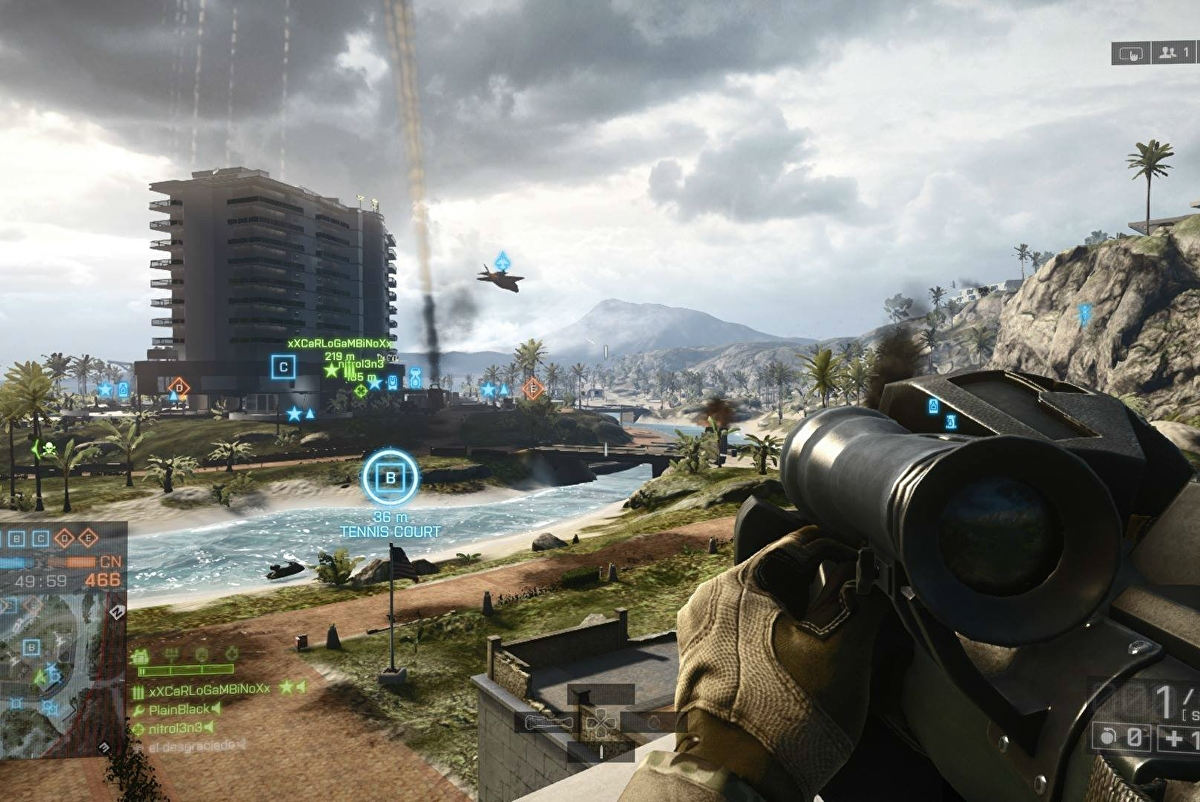Screen dimensions: 1200x802
Task: Select the C flag in the flag status row
Action: pyautogui.click(x=41, y=538)
